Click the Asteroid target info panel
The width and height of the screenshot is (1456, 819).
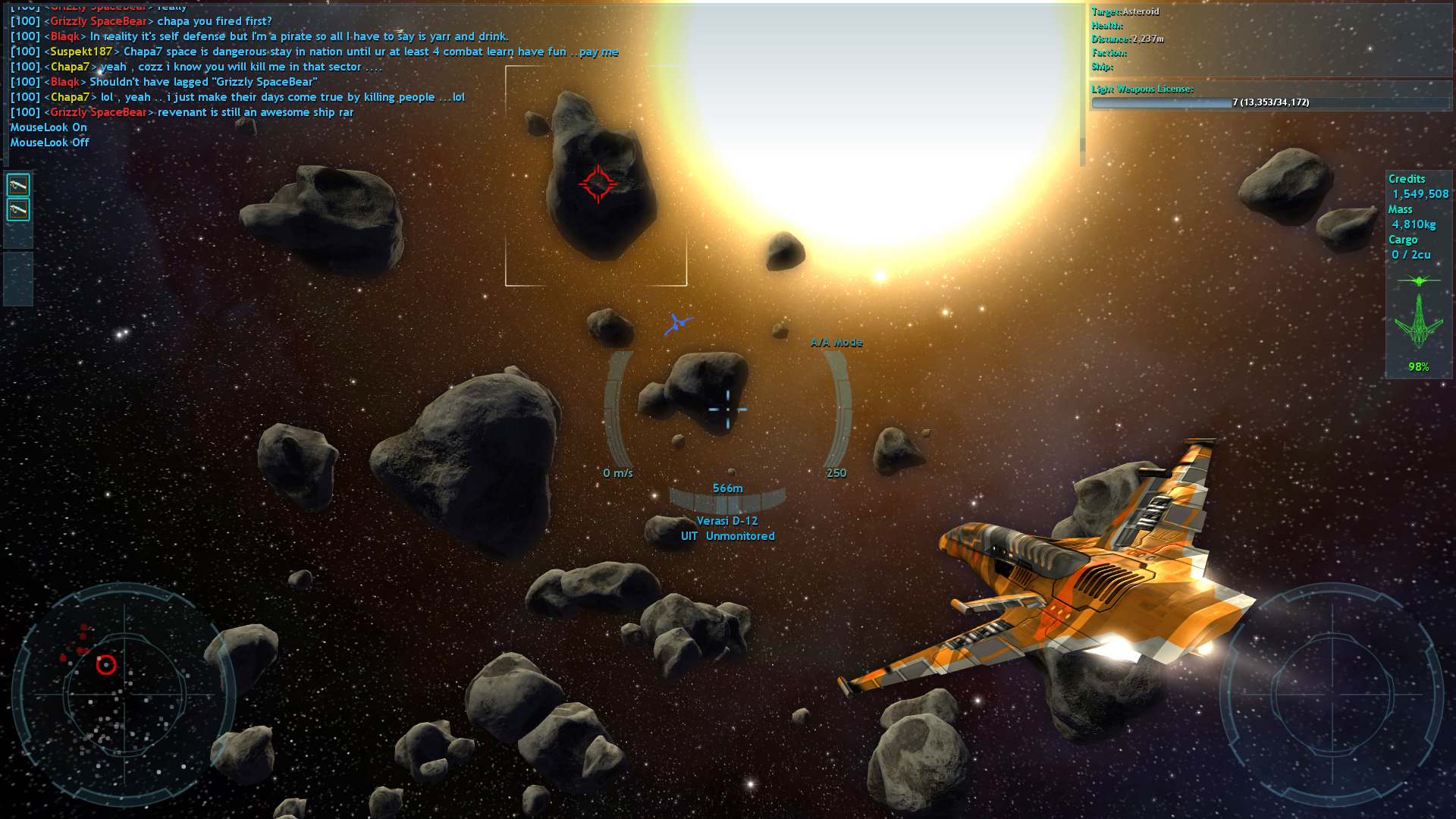[1270, 39]
